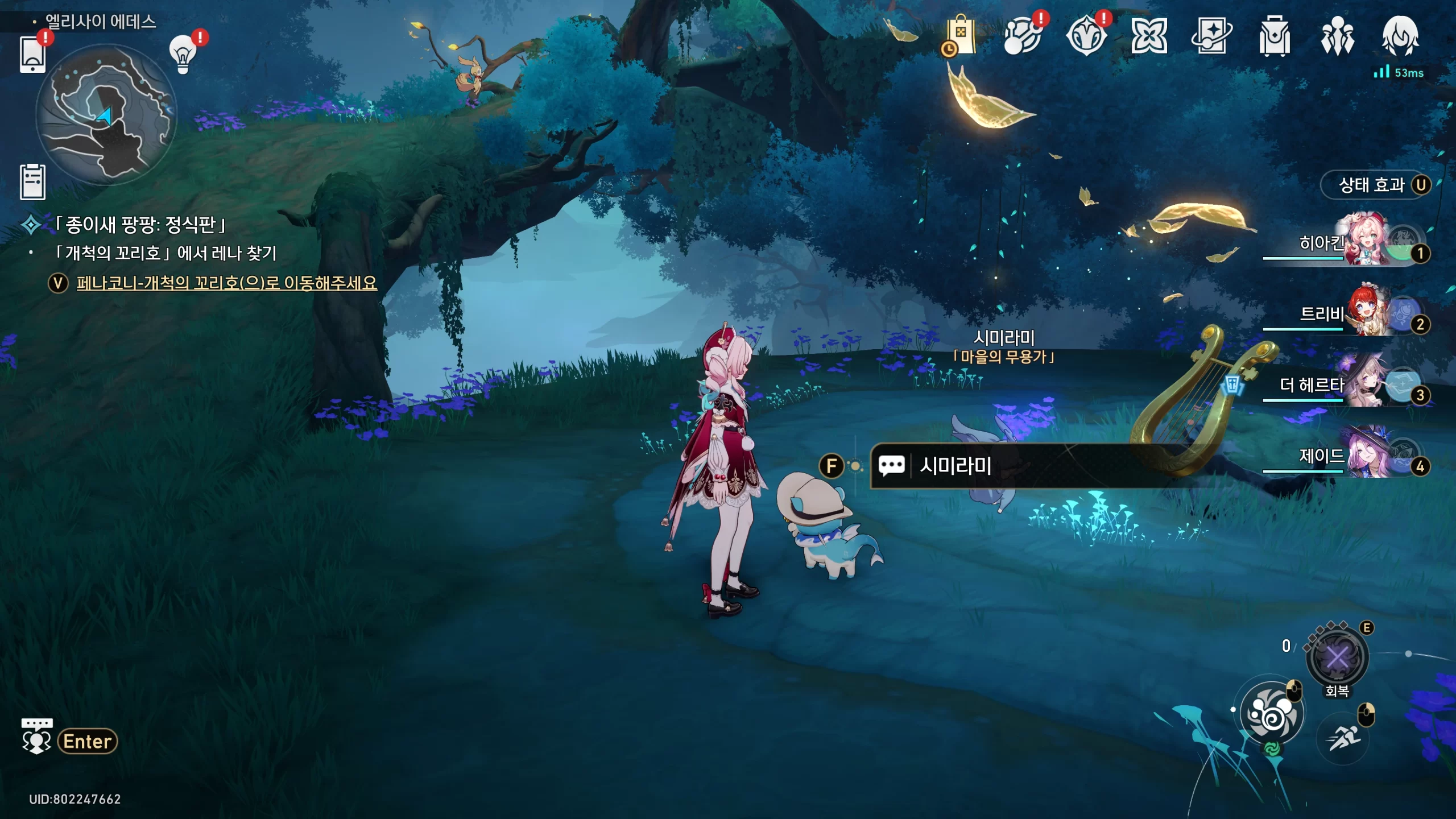Toggle the sprint running icon
The image size is (1456, 819).
pos(1343,738)
